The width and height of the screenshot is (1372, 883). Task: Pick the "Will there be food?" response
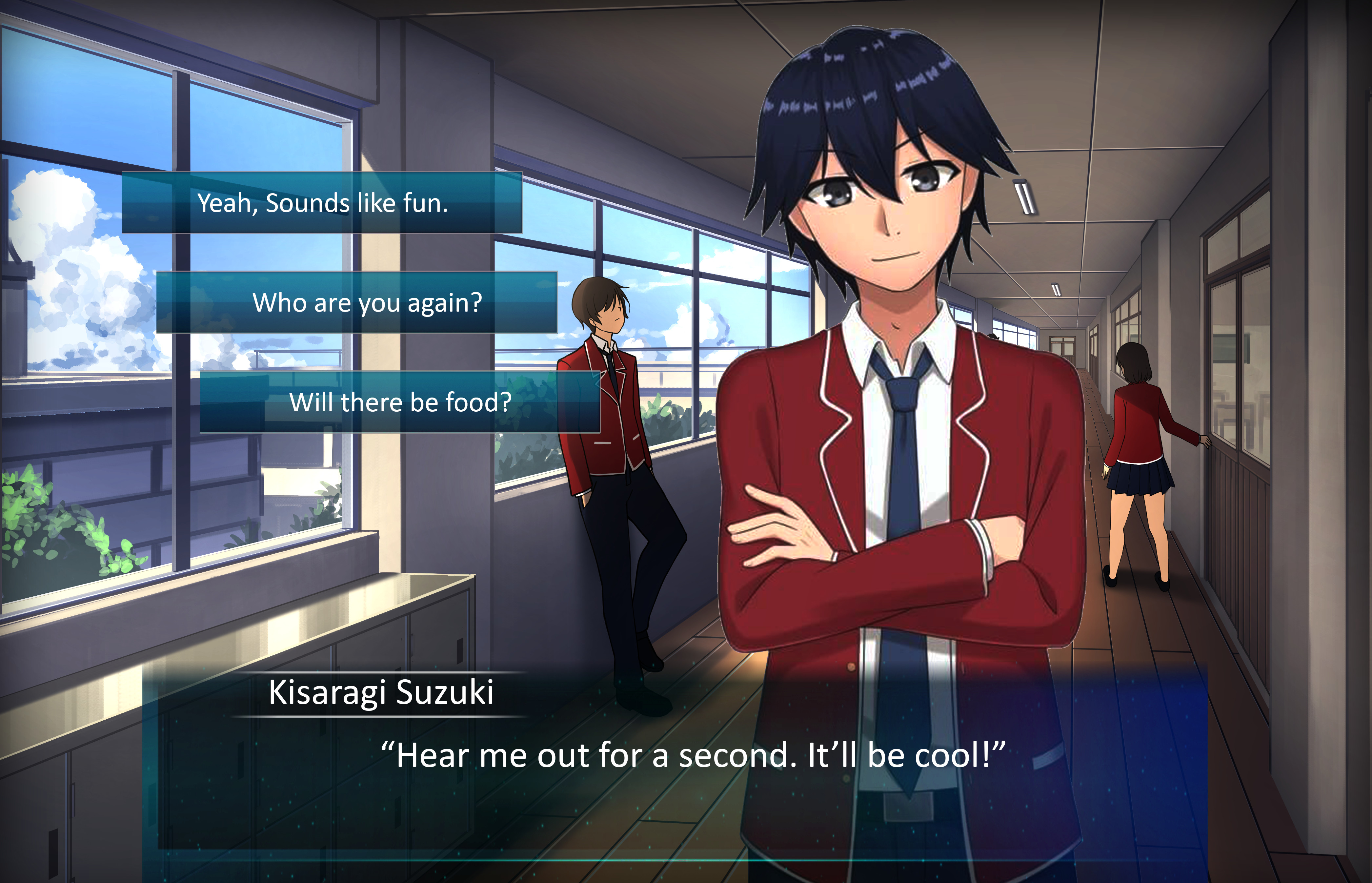(x=400, y=402)
